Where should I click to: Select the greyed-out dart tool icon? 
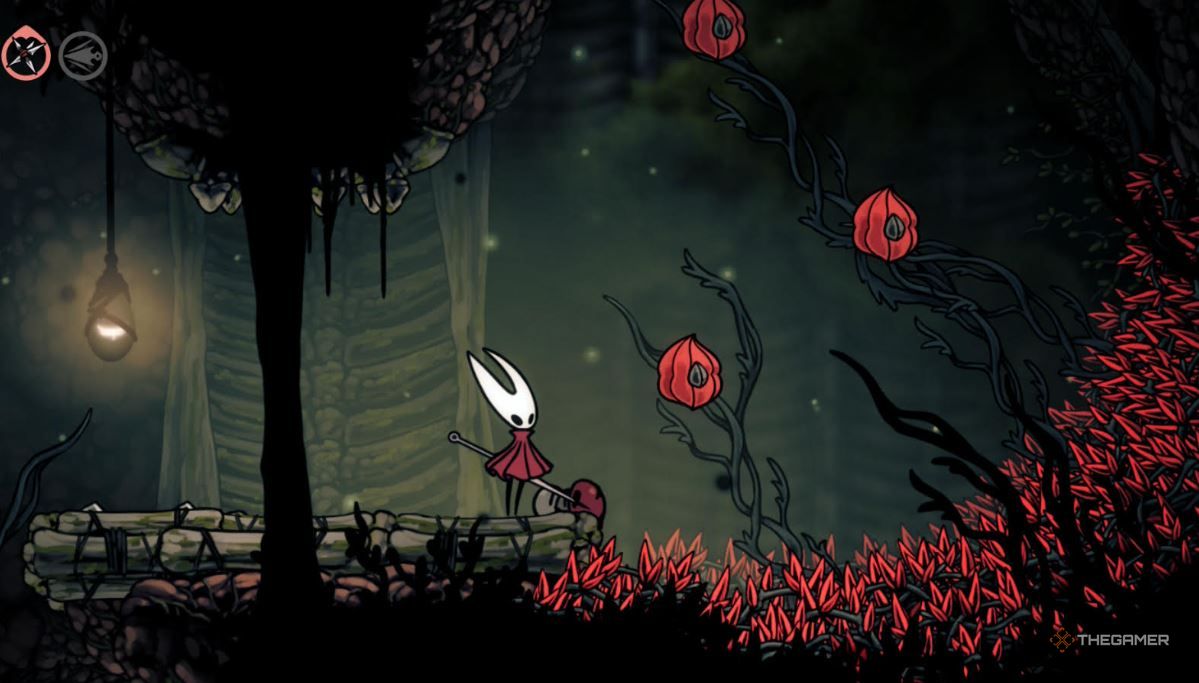(x=83, y=56)
